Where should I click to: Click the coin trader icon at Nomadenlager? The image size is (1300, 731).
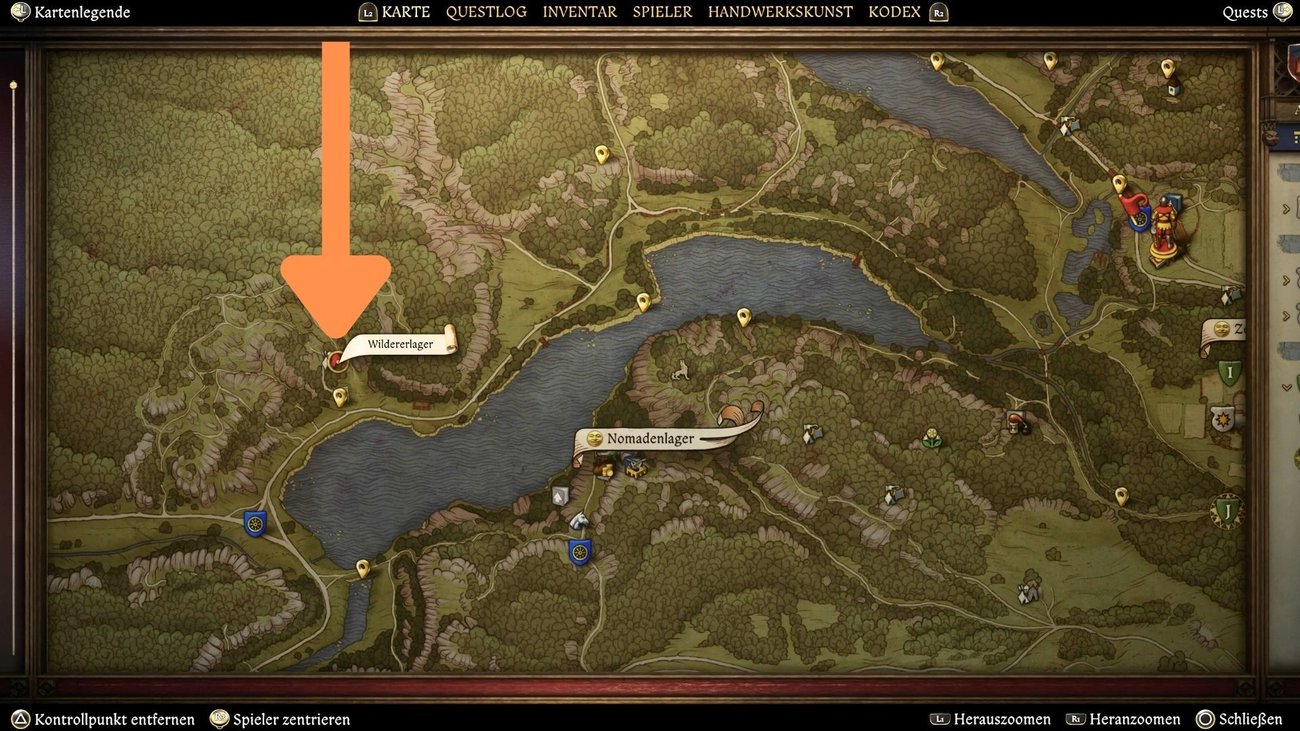pyautogui.click(x=606, y=468)
